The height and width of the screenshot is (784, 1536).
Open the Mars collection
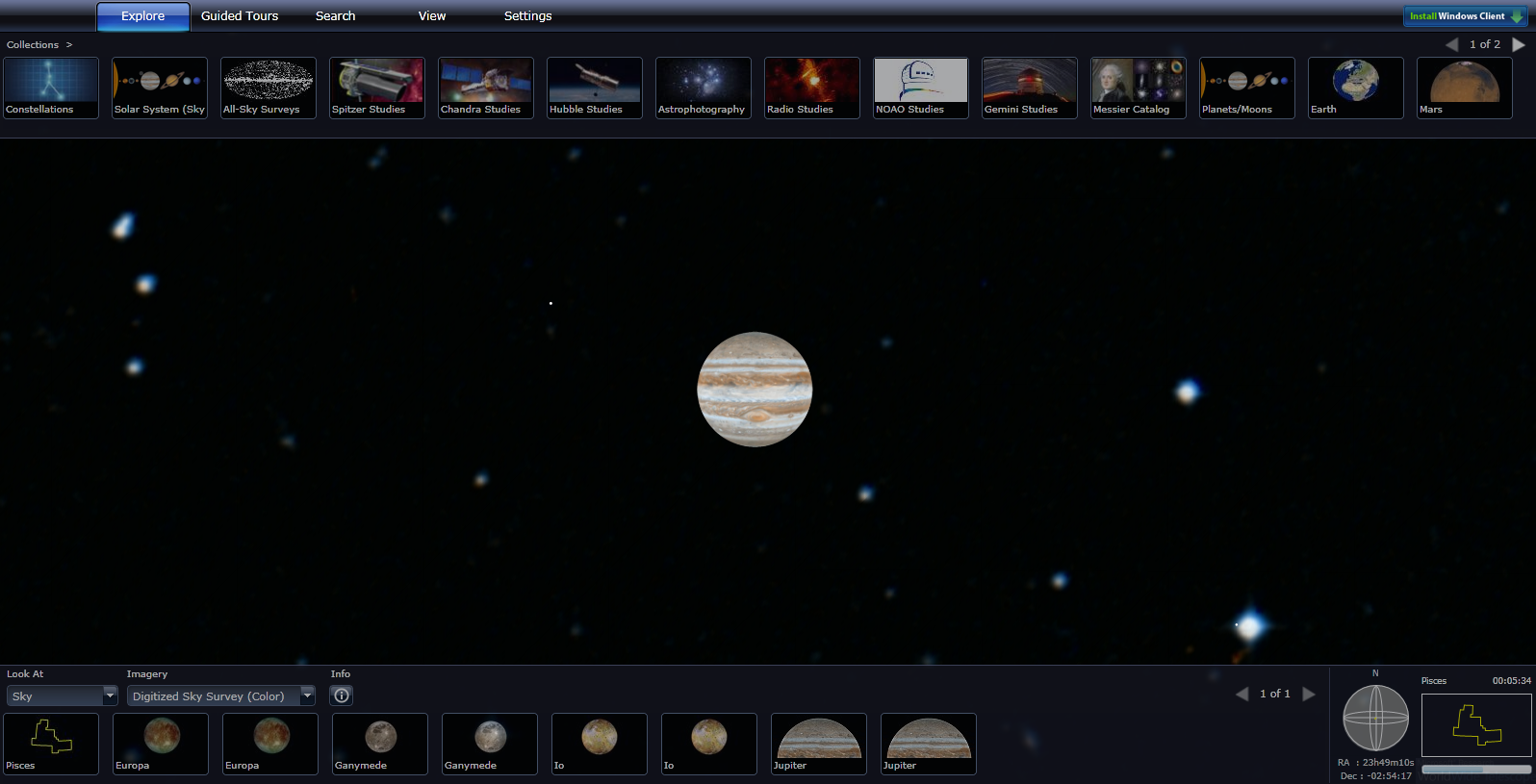1464,88
